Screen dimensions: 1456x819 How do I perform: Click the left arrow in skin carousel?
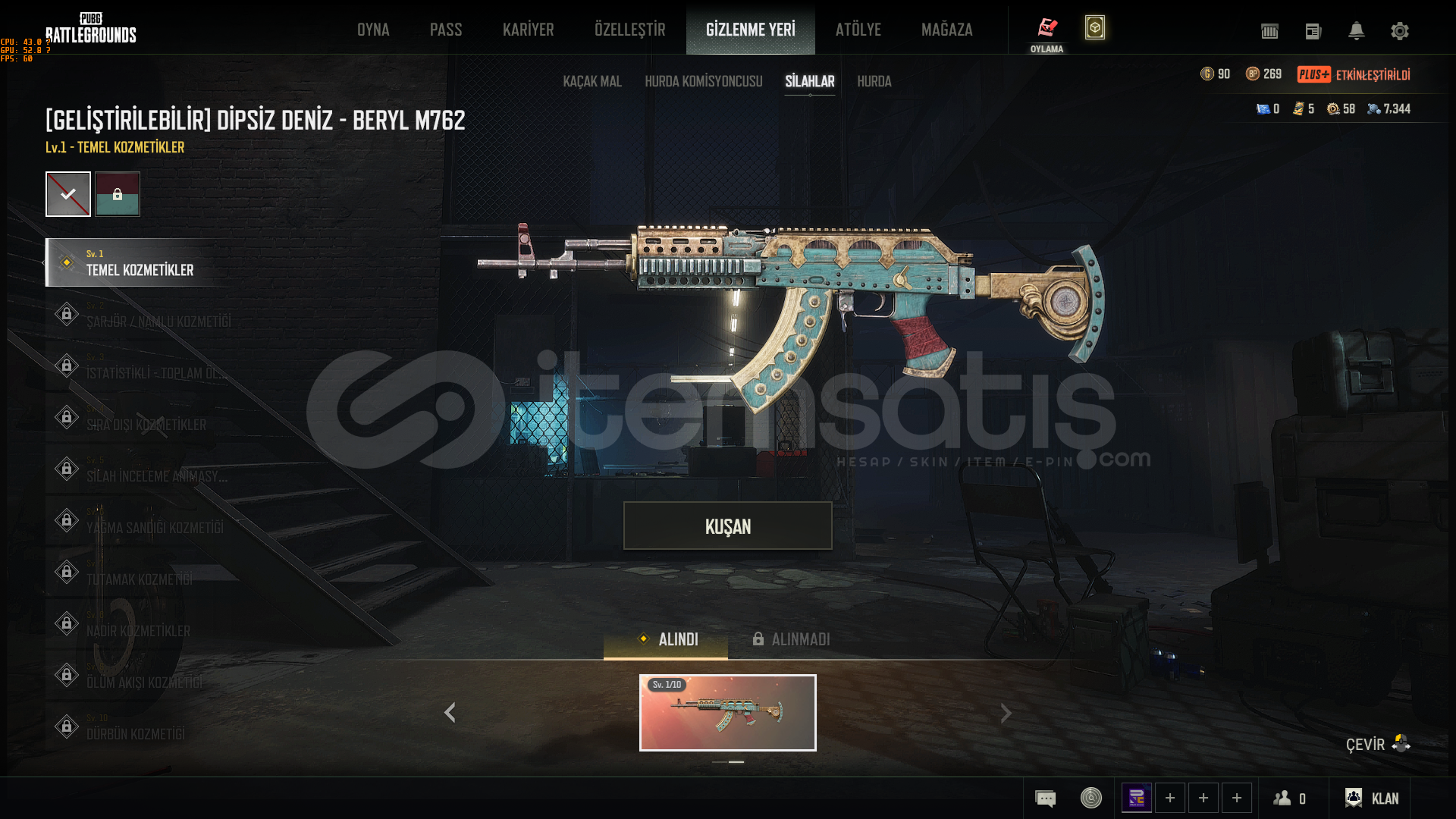[x=450, y=713]
